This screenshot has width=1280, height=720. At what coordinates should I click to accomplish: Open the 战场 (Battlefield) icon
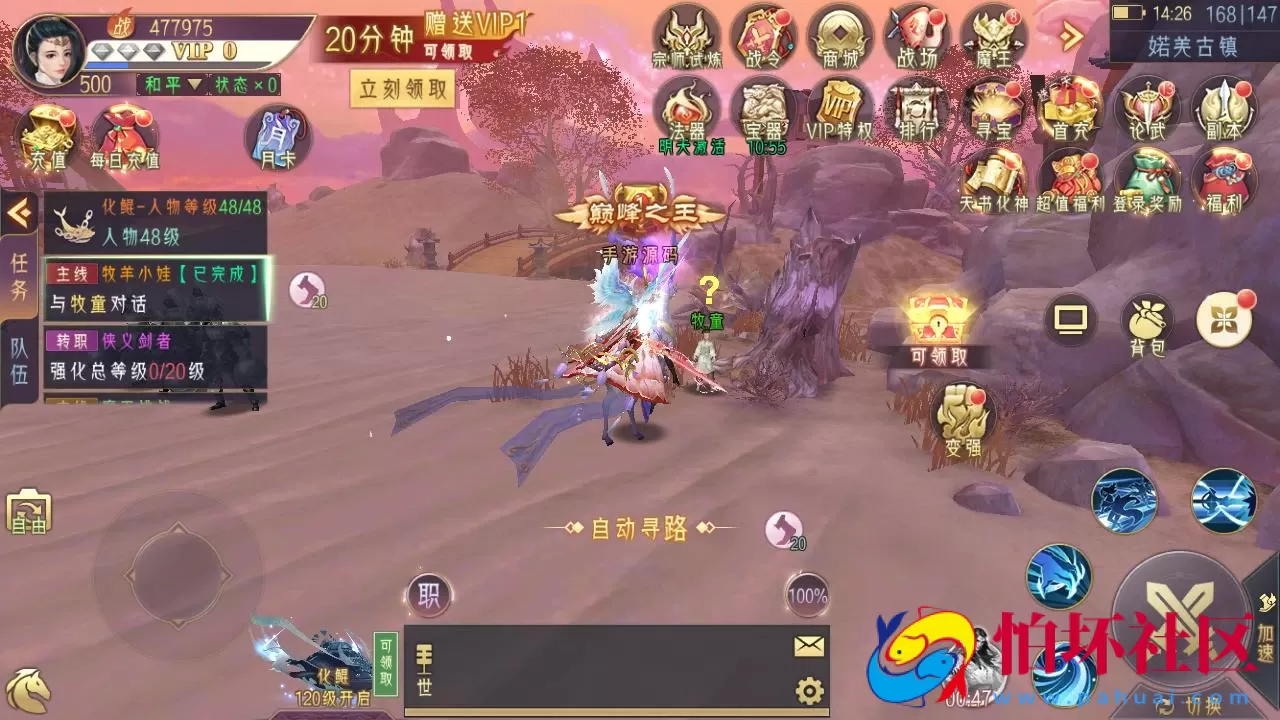917,38
